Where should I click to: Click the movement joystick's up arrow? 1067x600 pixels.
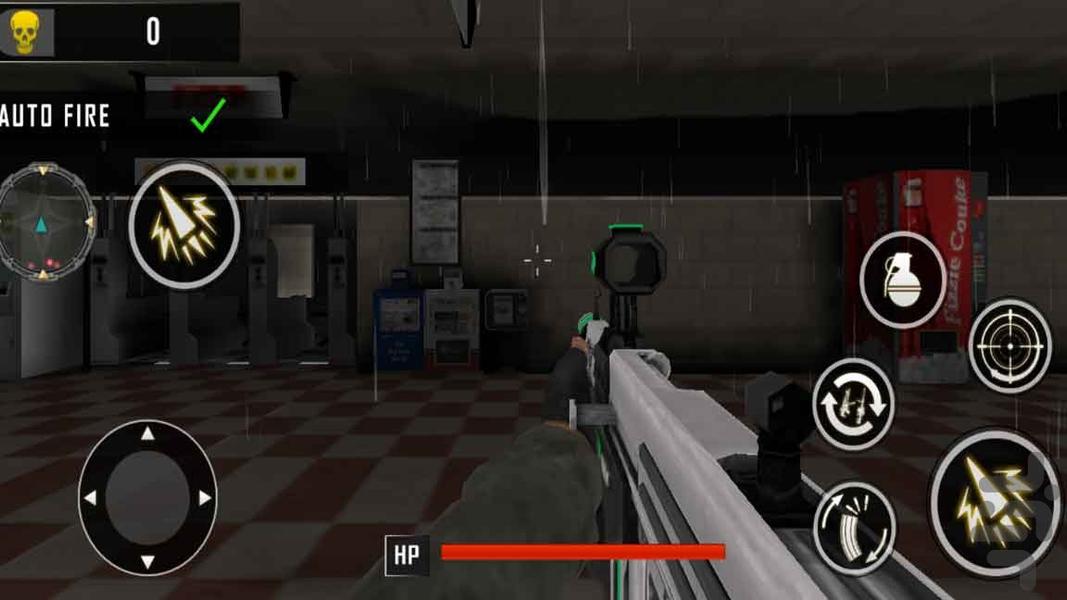148,434
